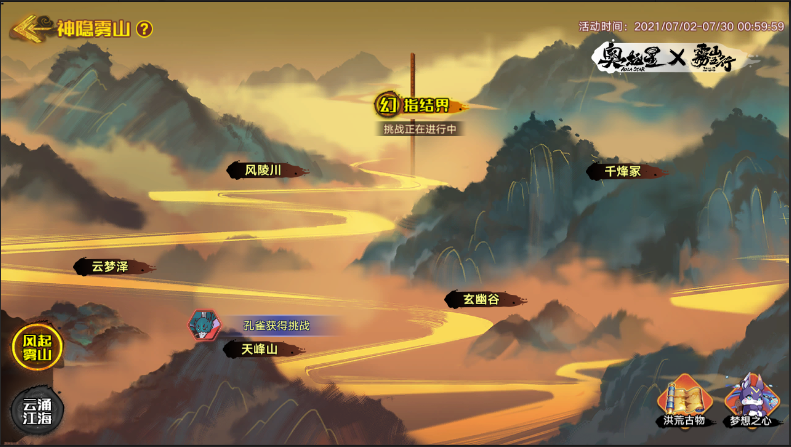Viewport: 791px width, 447px height.
Task: Click the peacock boss portrait icon
Action: (x=203, y=325)
